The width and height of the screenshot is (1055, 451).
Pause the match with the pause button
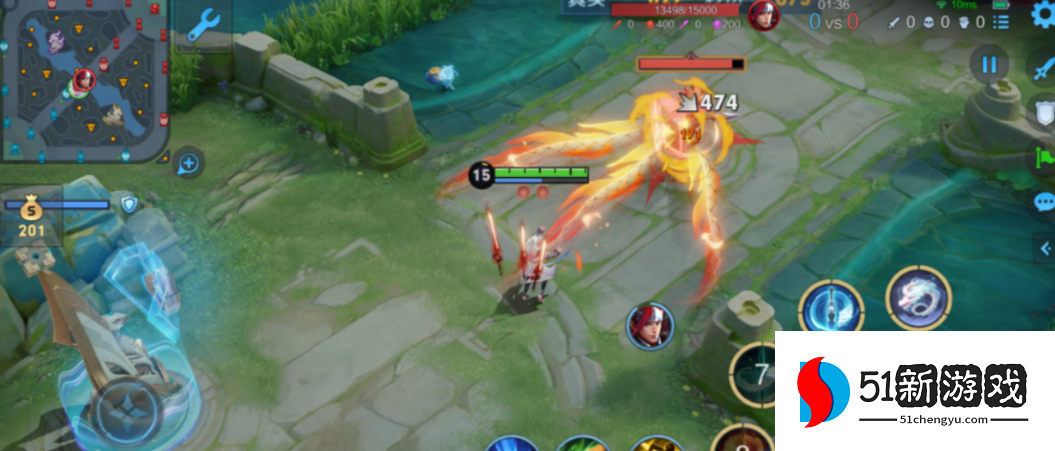[x=989, y=65]
